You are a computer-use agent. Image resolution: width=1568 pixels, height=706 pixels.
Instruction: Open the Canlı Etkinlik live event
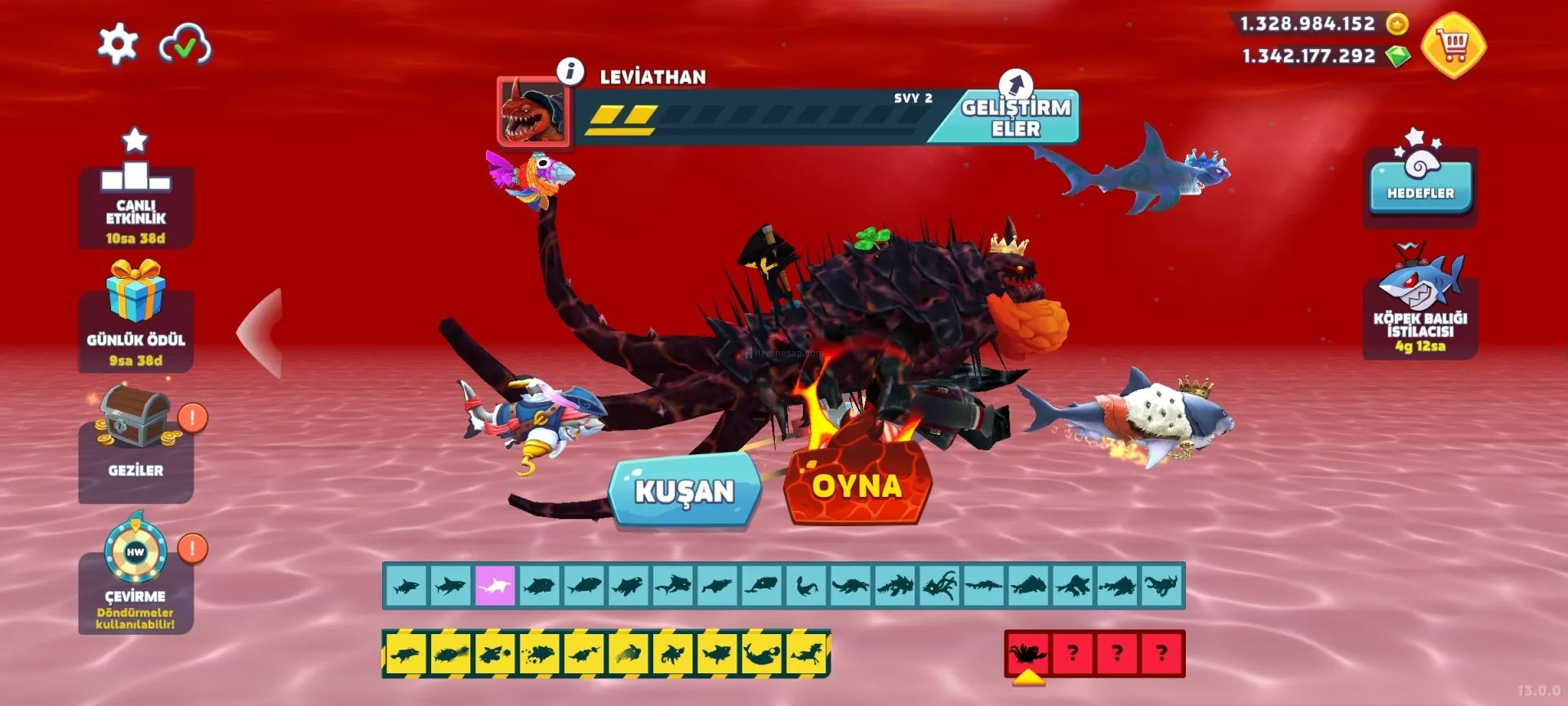[x=136, y=196]
